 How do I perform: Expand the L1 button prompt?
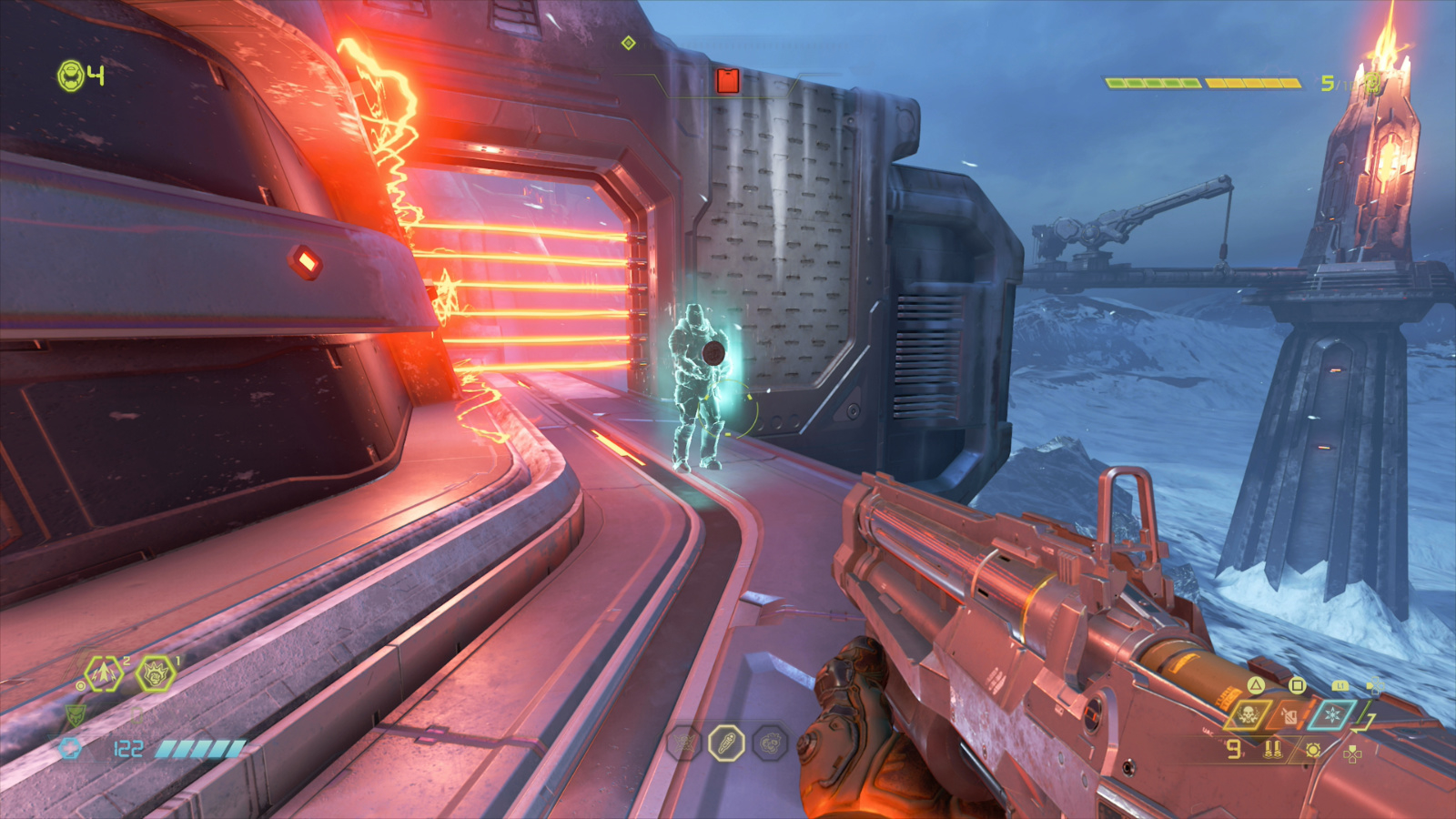click(1340, 685)
